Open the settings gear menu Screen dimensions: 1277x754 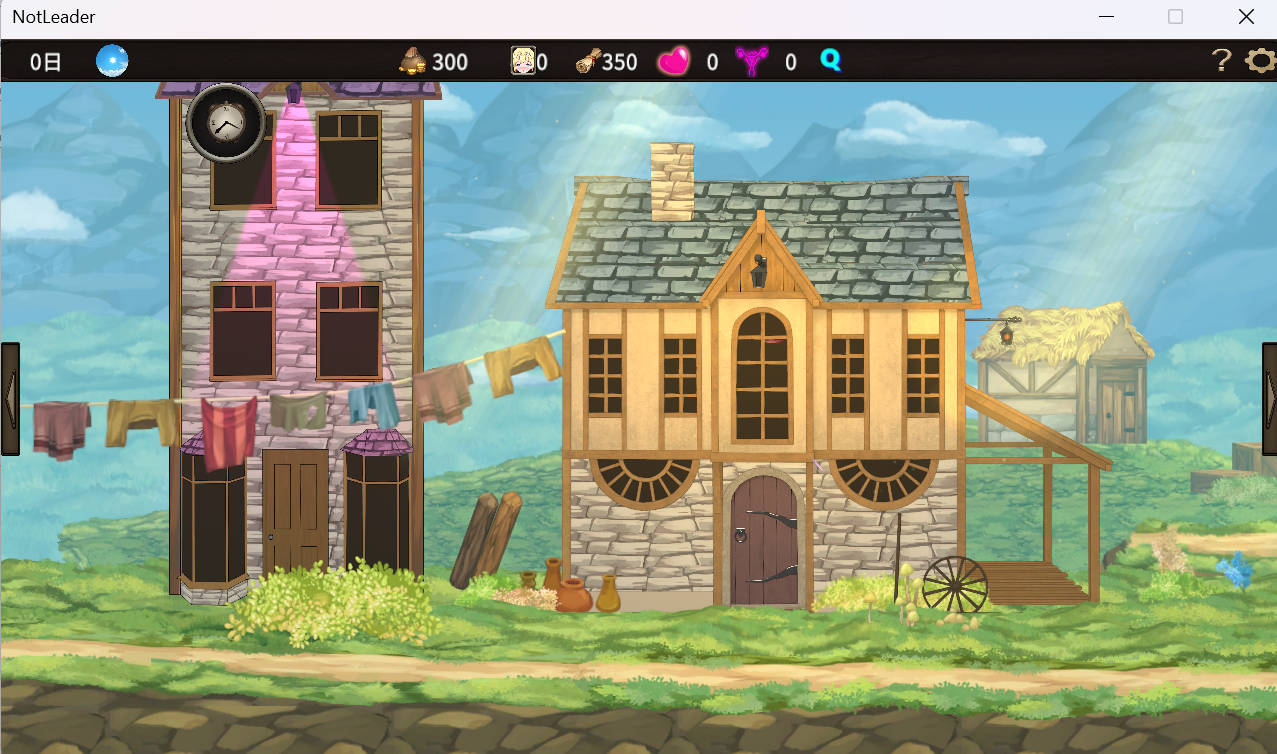(1260, 61)
